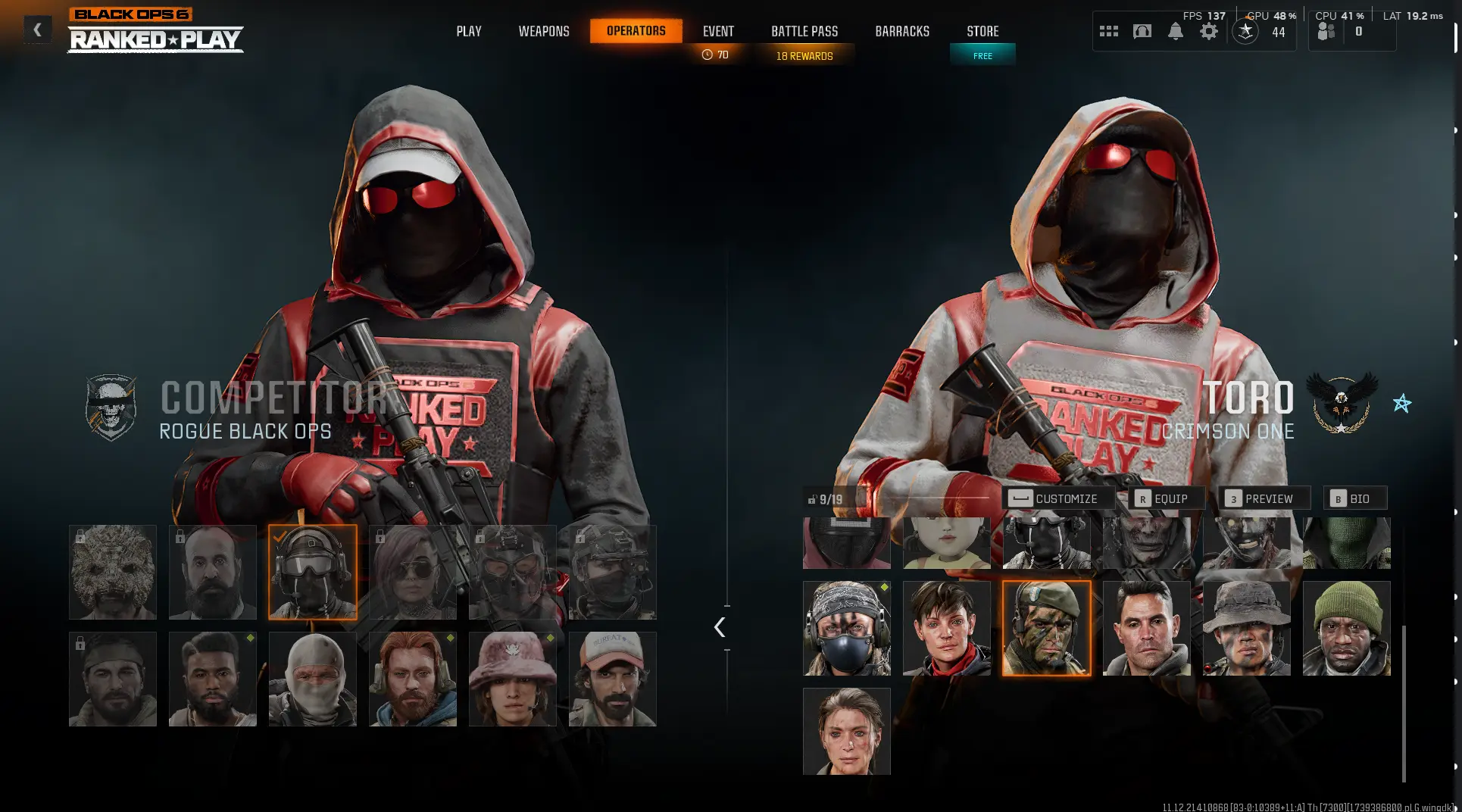Open the Battle Pass menu showing 18 Rewards
1462x812 pixels.
pyautogui.click(x=804, y=55)
